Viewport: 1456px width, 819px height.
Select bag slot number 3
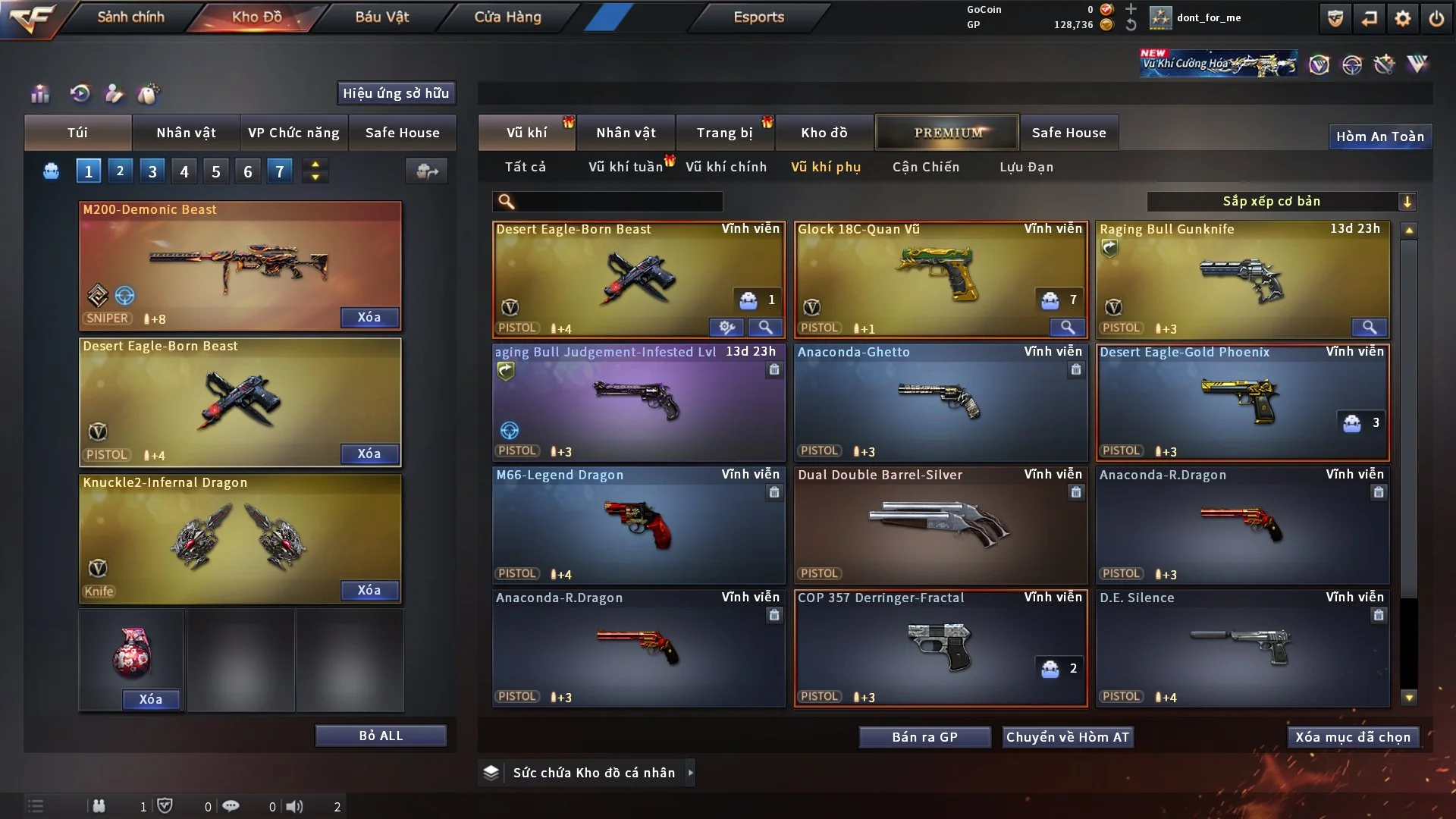pyautogui.click(x=152, y=171)
